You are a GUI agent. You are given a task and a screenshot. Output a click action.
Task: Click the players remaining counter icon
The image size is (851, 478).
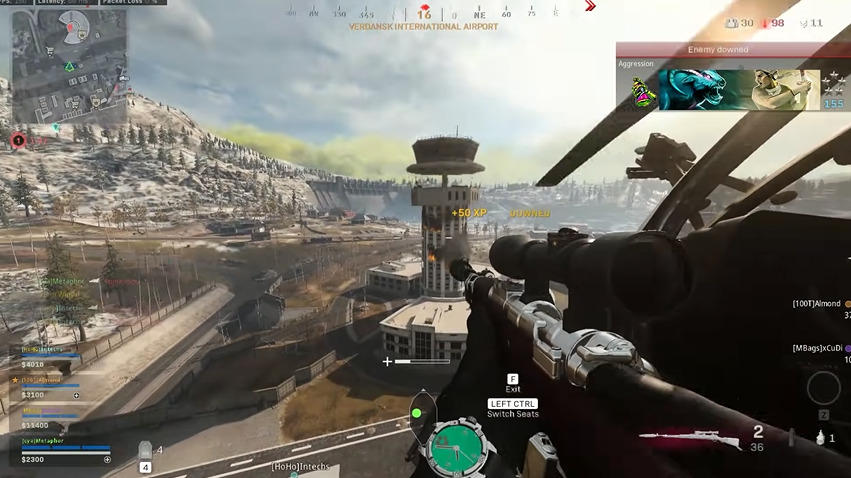[731, 23]
